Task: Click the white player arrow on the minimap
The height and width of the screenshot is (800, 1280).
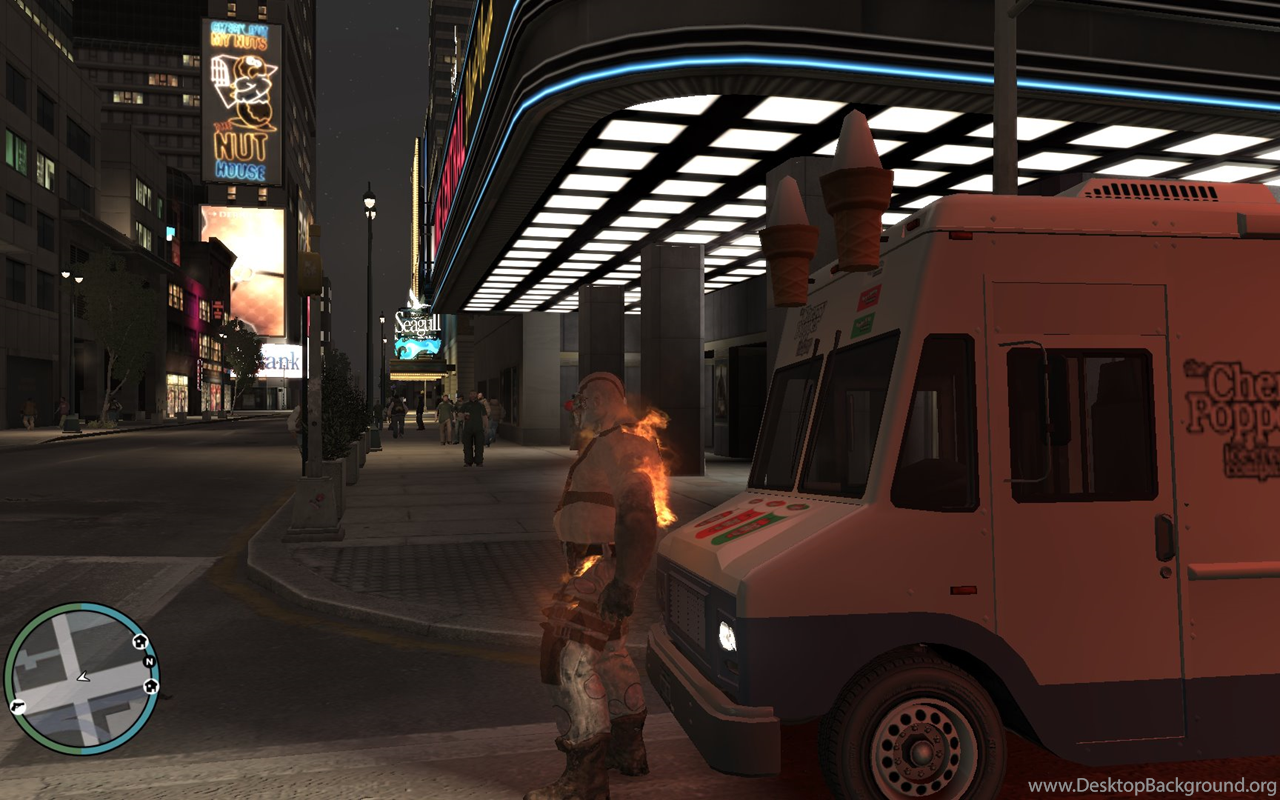Action: 83,677
